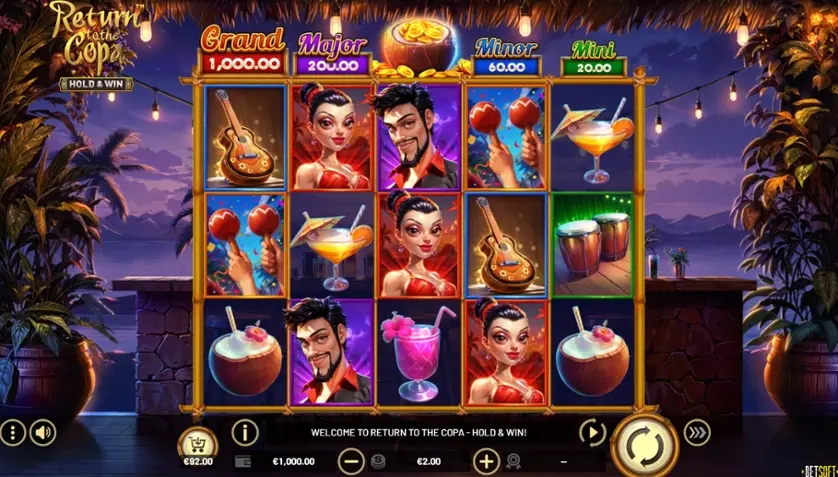The height and width of the screenshot is (477, 838).
Task: Start autoplay with the play button
Action: pyautogui.click(x=593, y=432)
